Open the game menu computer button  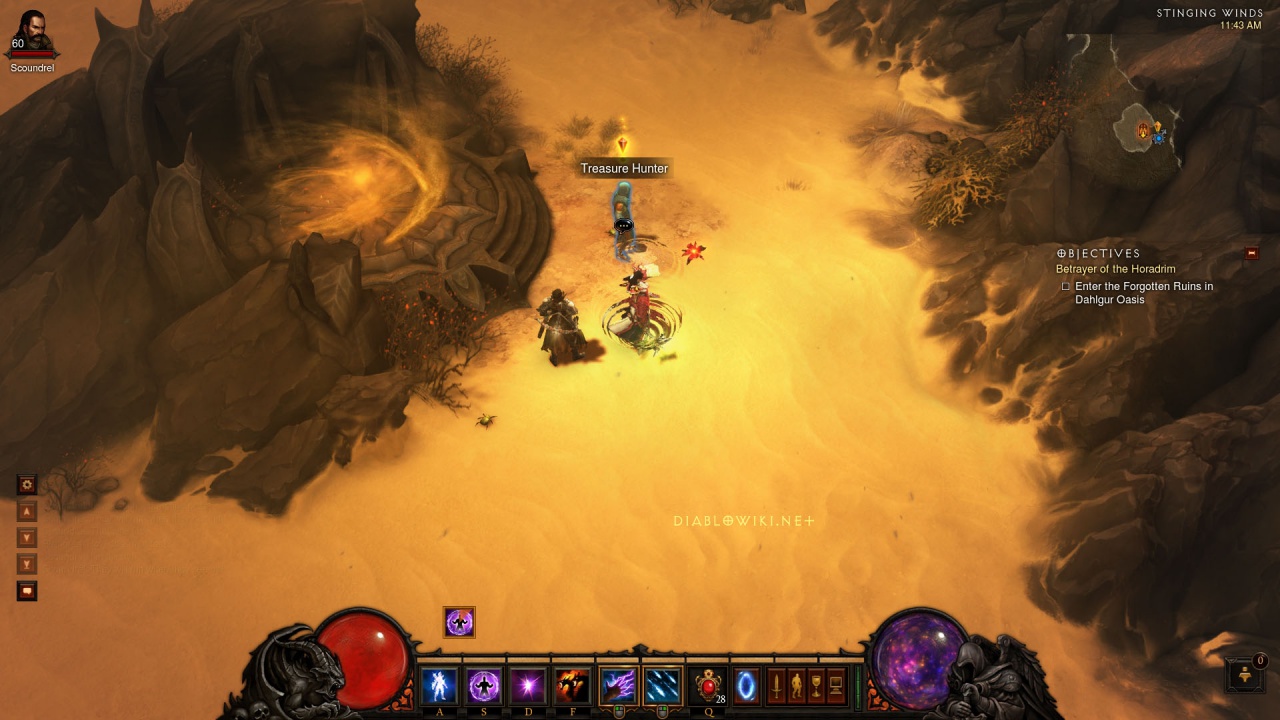(836, 686)
